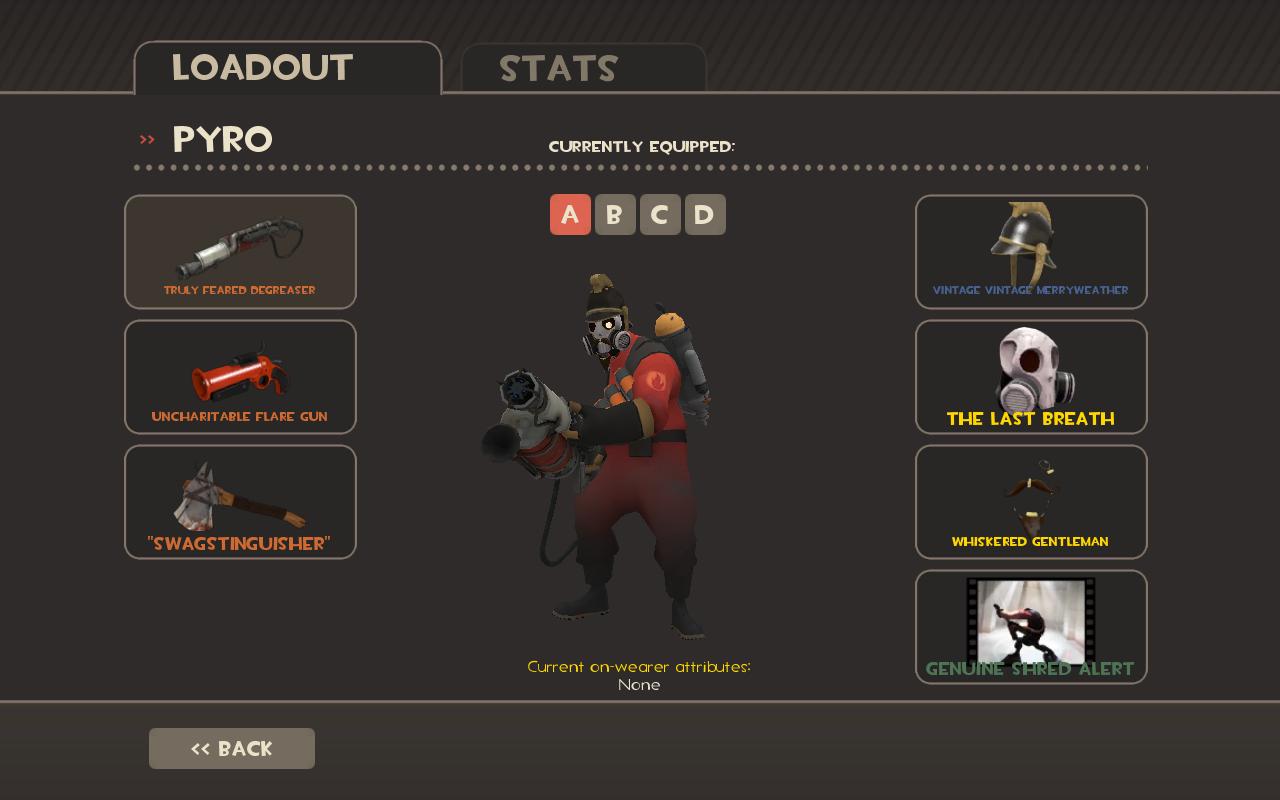This screenshot has width=1280, height=800.
Task: Open the Truly Feared Degreaser weapon slot
Action: [240, 252]
